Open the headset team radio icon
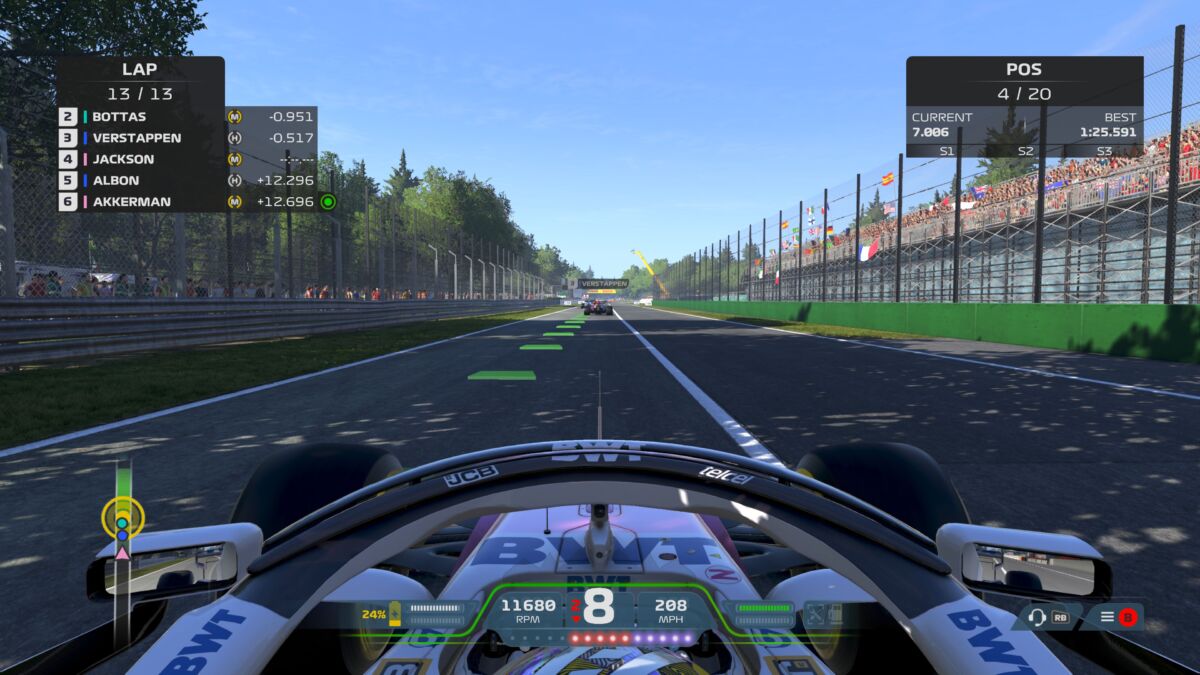 pos(1037,617)
